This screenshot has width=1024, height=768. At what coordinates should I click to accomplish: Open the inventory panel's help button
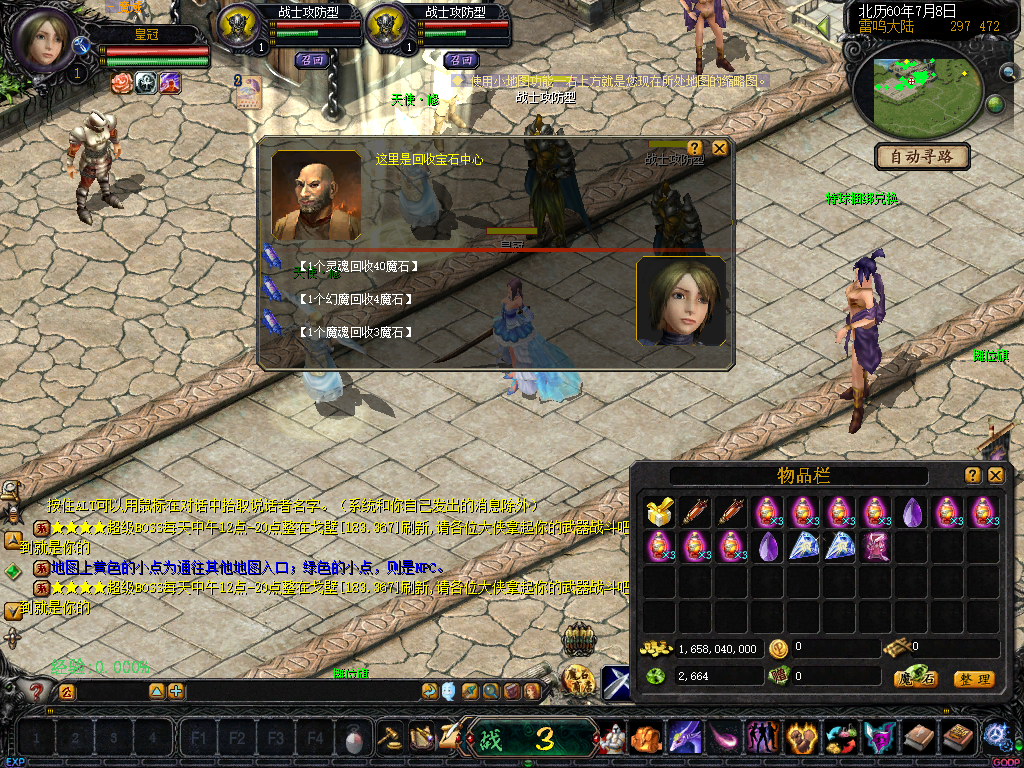972,475
